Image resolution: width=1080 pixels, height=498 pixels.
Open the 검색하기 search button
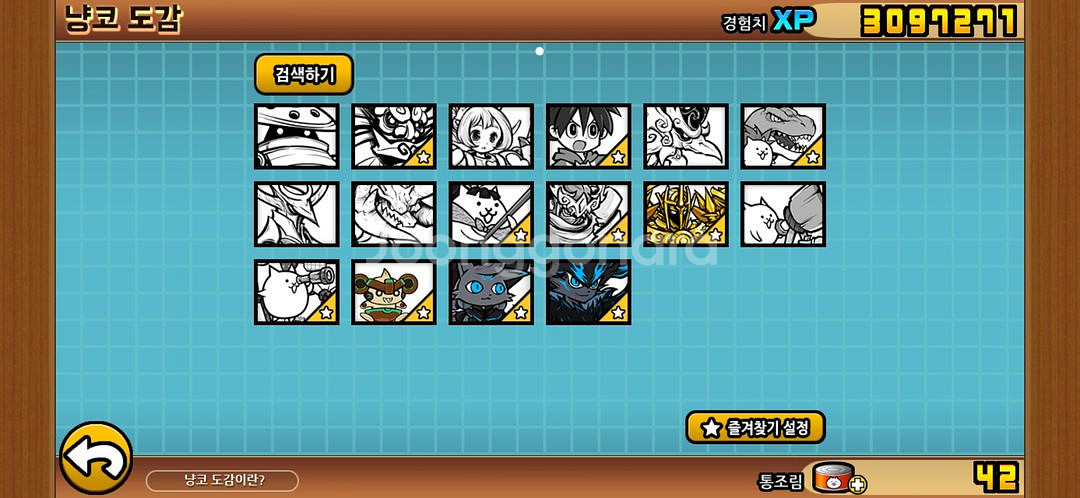(303, 74)
